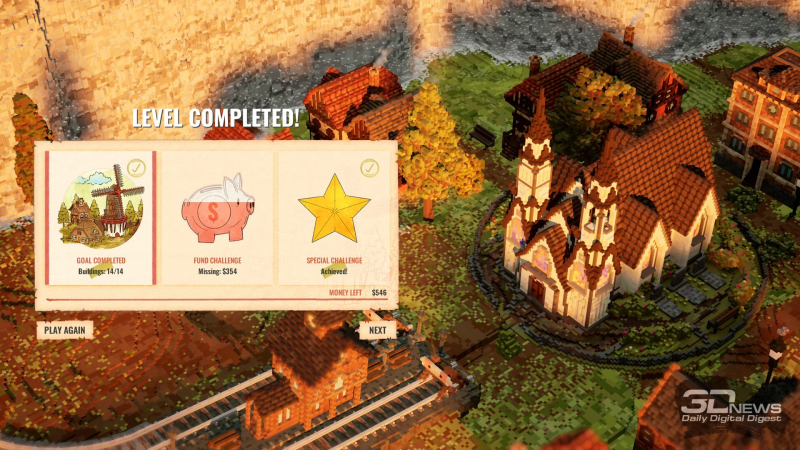Continue with the Next button

point(377,329)
